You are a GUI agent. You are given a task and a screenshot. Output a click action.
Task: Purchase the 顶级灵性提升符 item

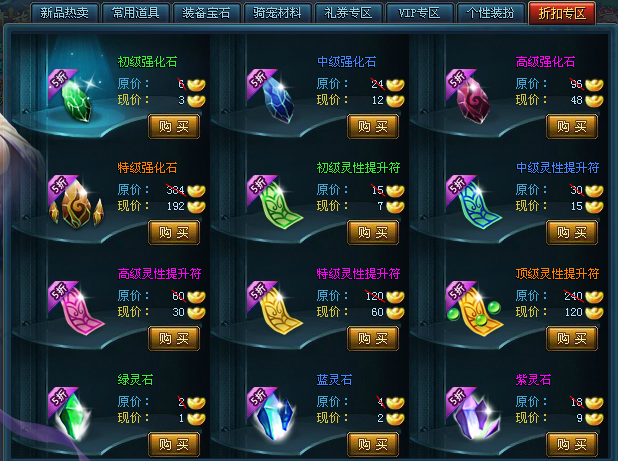click(572, 338)
